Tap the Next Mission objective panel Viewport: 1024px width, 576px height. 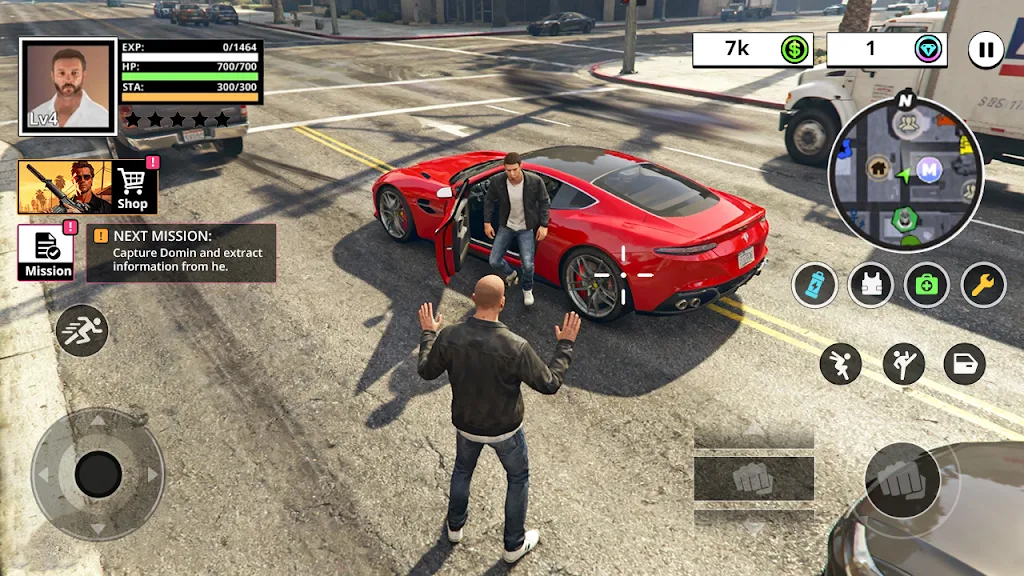181,253
